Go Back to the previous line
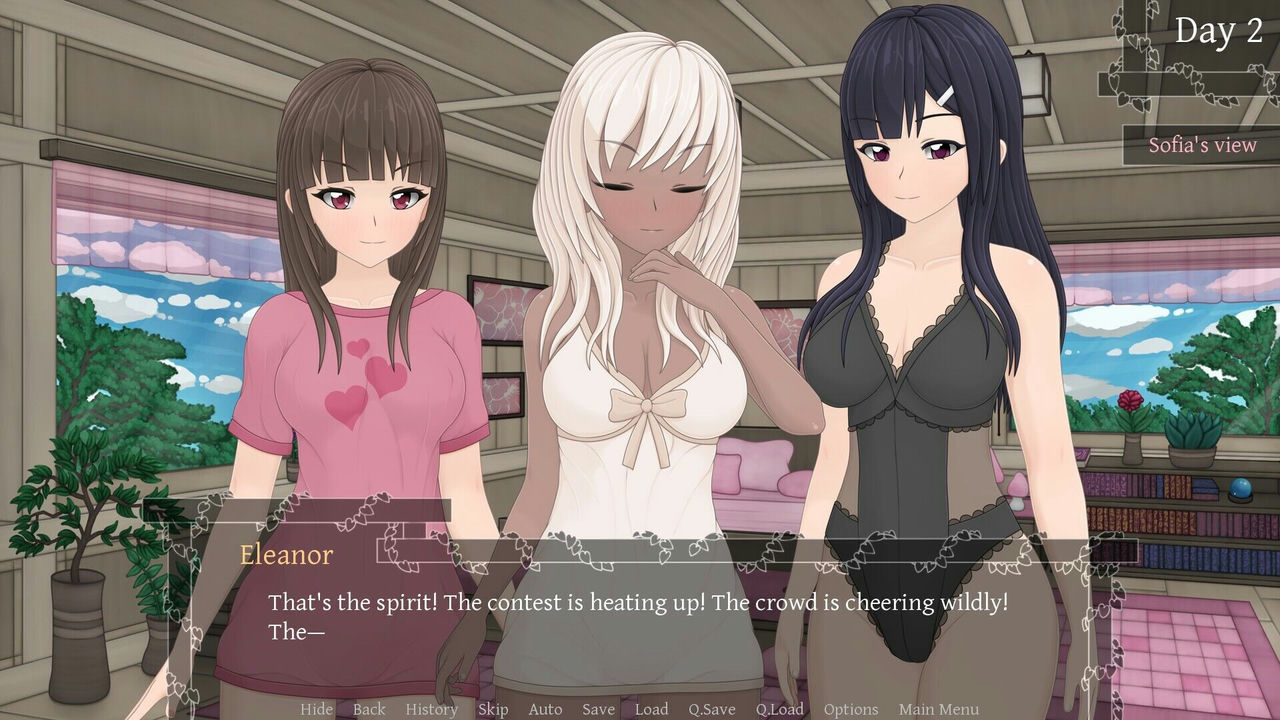The height and width of the screenshot is (720, 1280). (x=369, y=709)
